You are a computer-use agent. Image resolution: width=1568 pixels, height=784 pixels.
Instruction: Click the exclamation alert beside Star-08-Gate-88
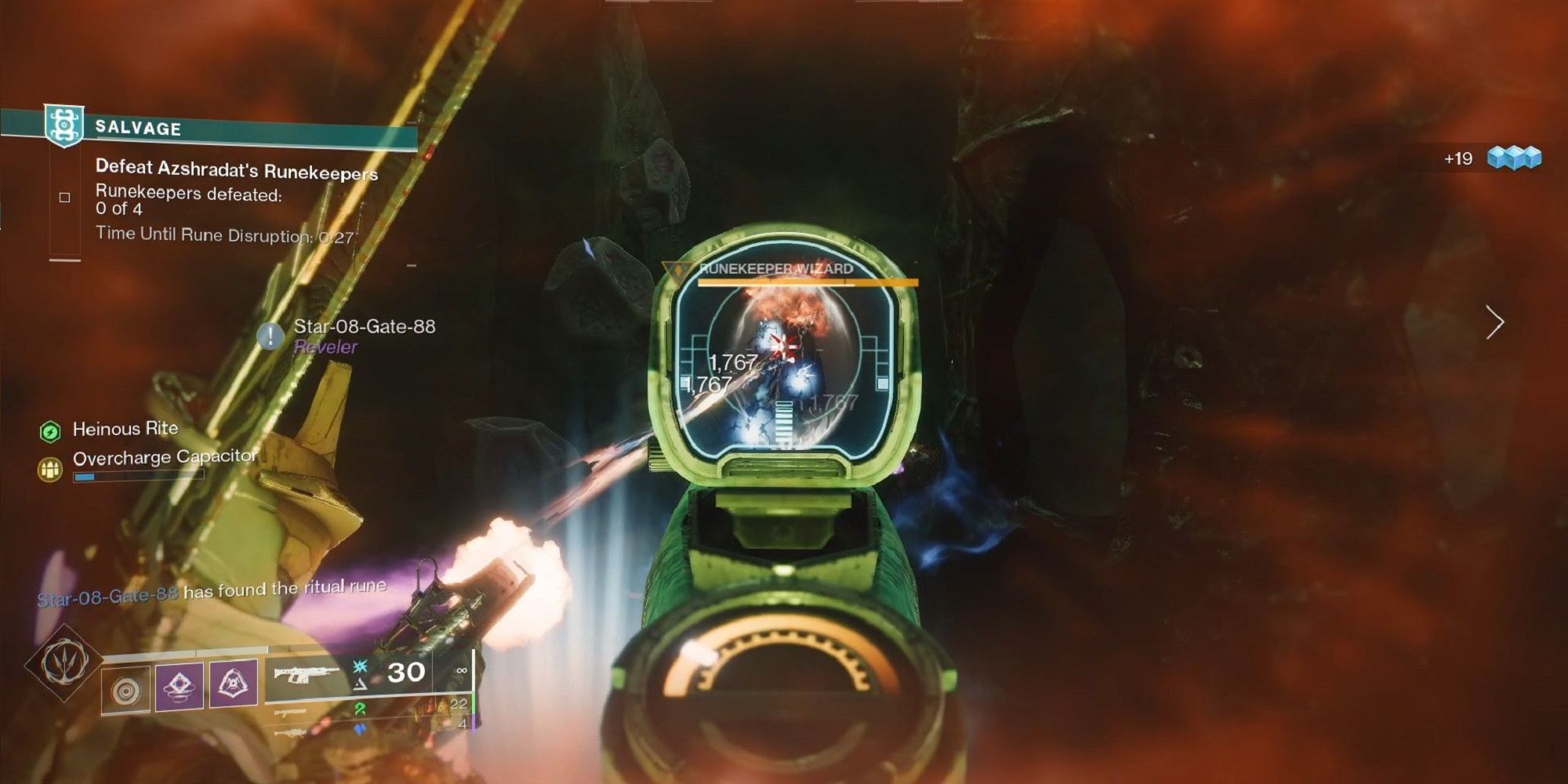(269, 336)
